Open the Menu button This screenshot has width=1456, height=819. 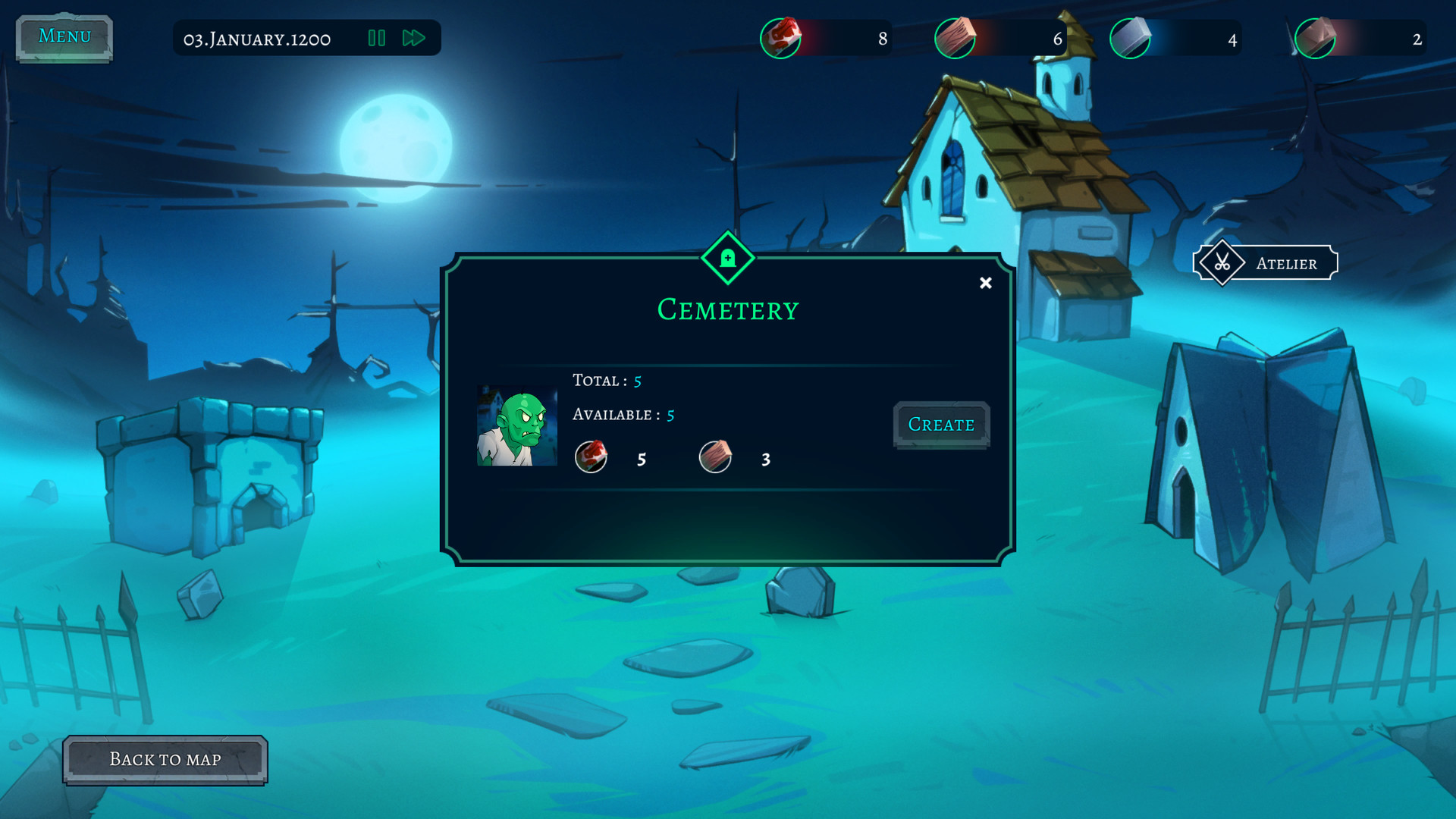(64, 36)
